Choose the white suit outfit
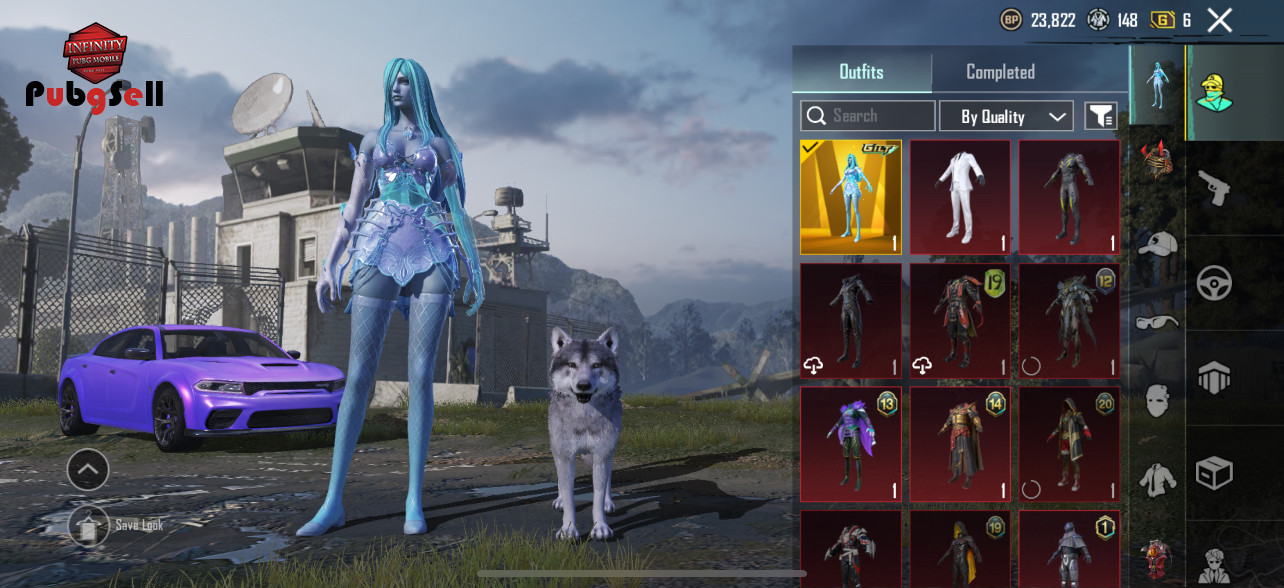Screen dimensions: 1284x588 [960, 197]
